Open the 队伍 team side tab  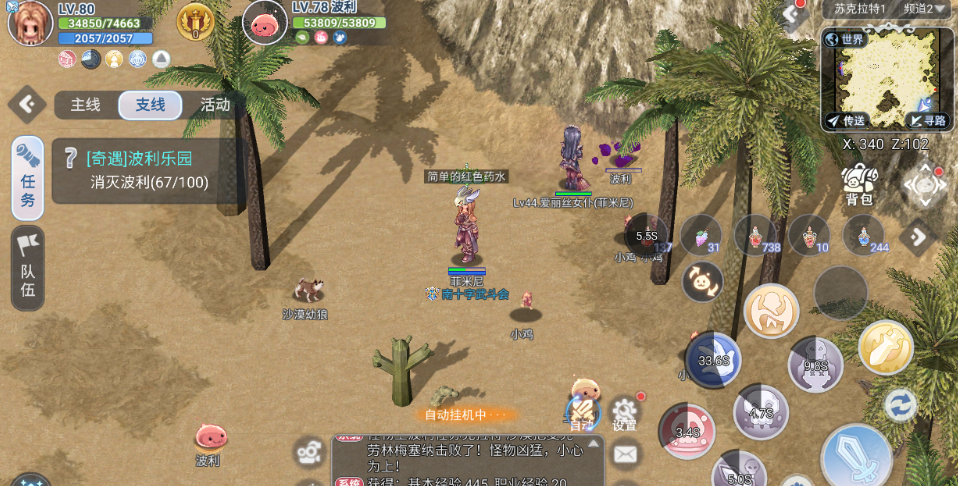[x=27, y=267]
